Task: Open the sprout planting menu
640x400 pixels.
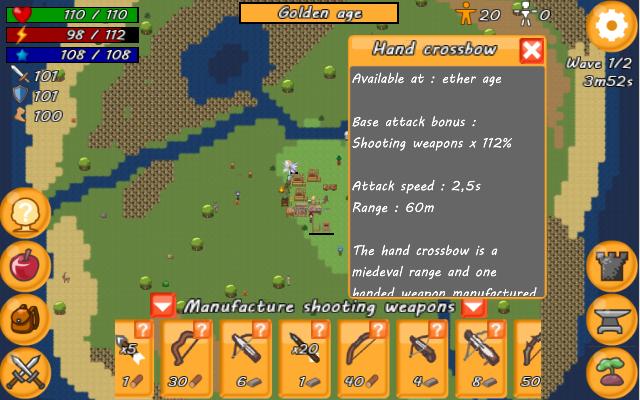Action: coord(612,371)
